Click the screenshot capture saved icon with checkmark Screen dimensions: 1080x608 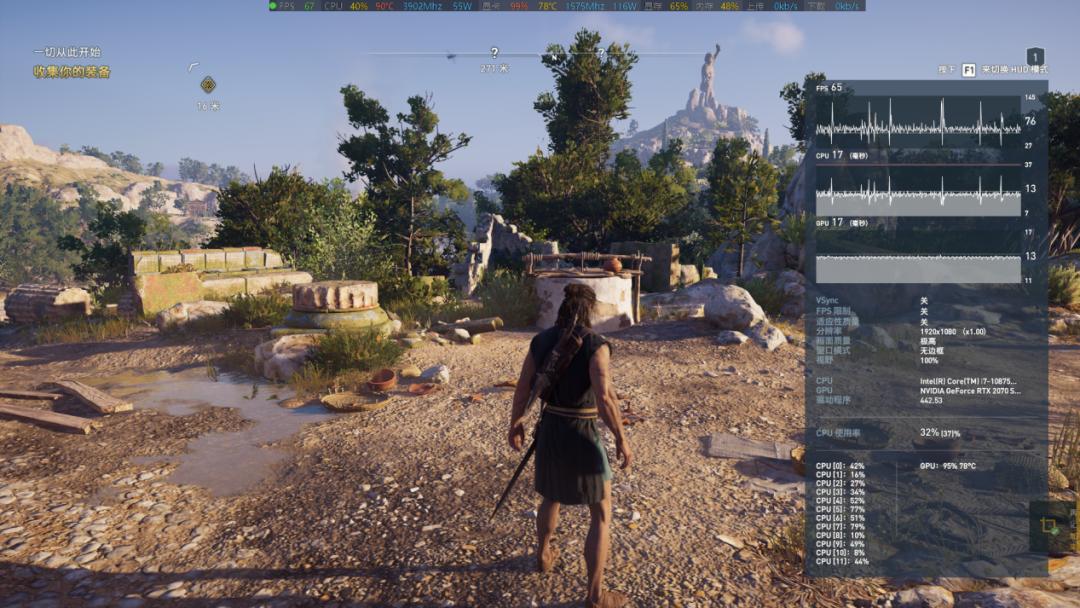click(1049, 526)
